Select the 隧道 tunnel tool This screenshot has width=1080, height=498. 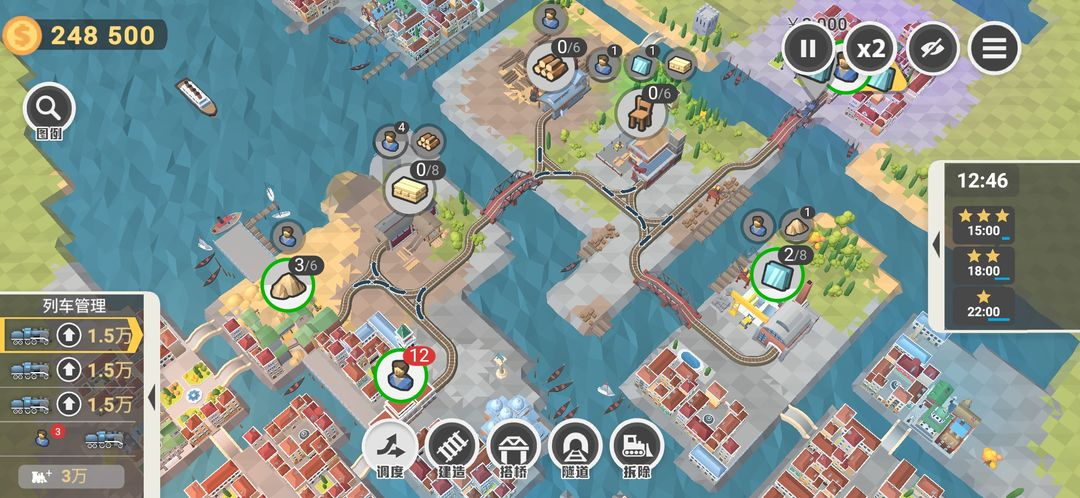575,447
